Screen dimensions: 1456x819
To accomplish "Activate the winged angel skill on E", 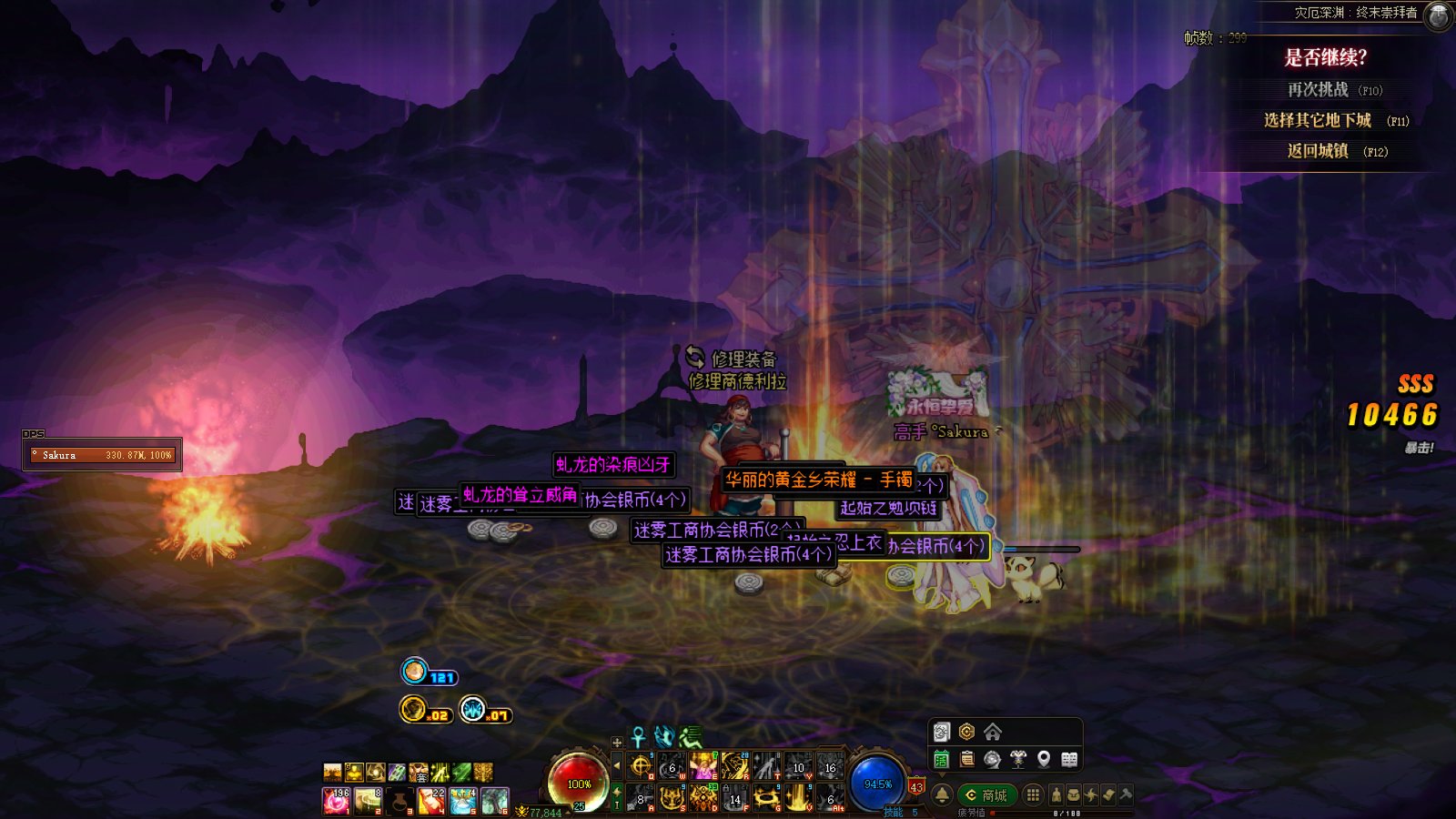I will [x=703, y=766].
